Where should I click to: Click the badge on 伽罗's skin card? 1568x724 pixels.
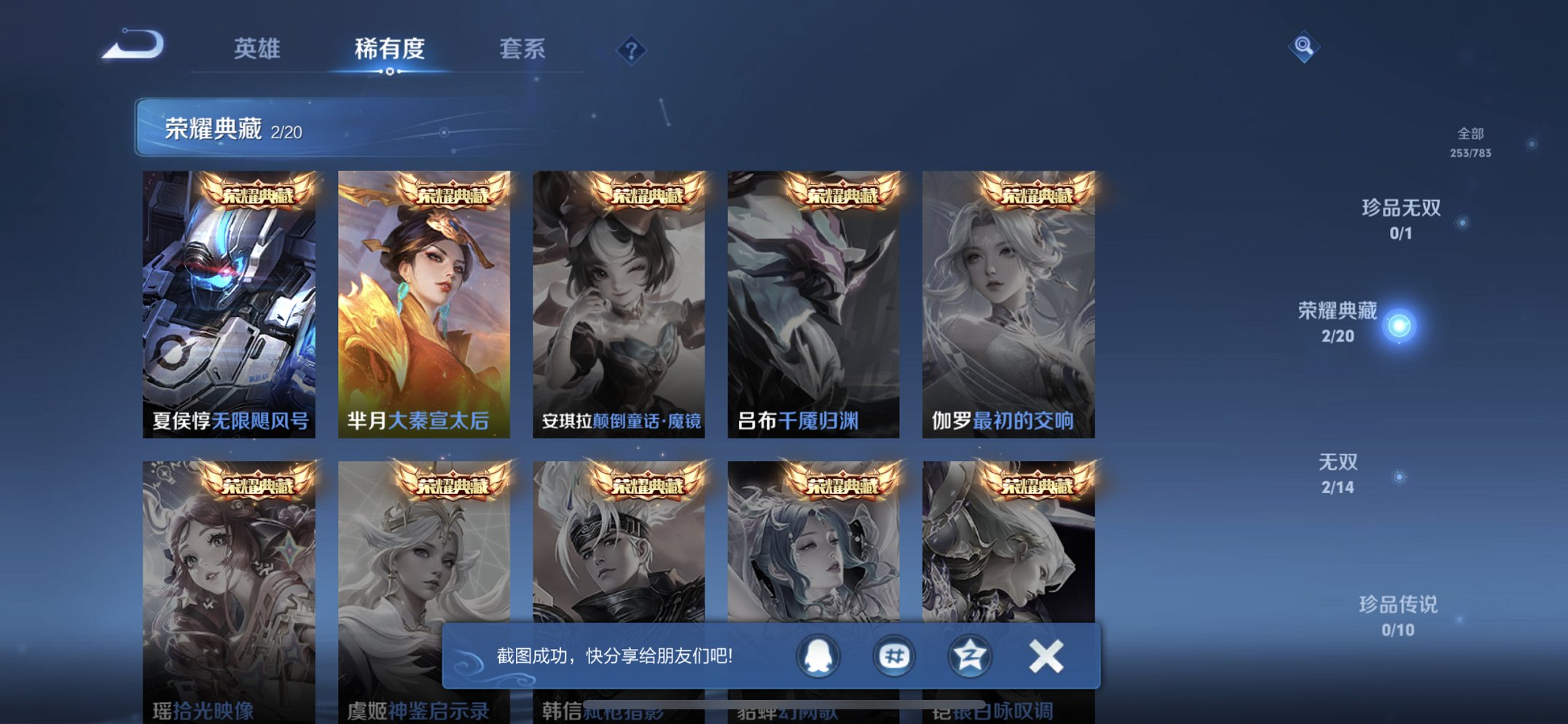(x=1039, y=191)
